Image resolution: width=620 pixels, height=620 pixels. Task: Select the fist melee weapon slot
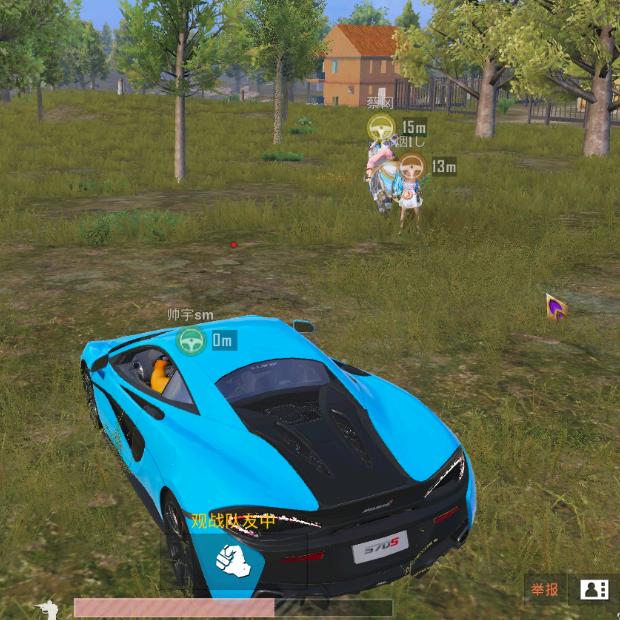pyautogui.click(x=232, y=561)
